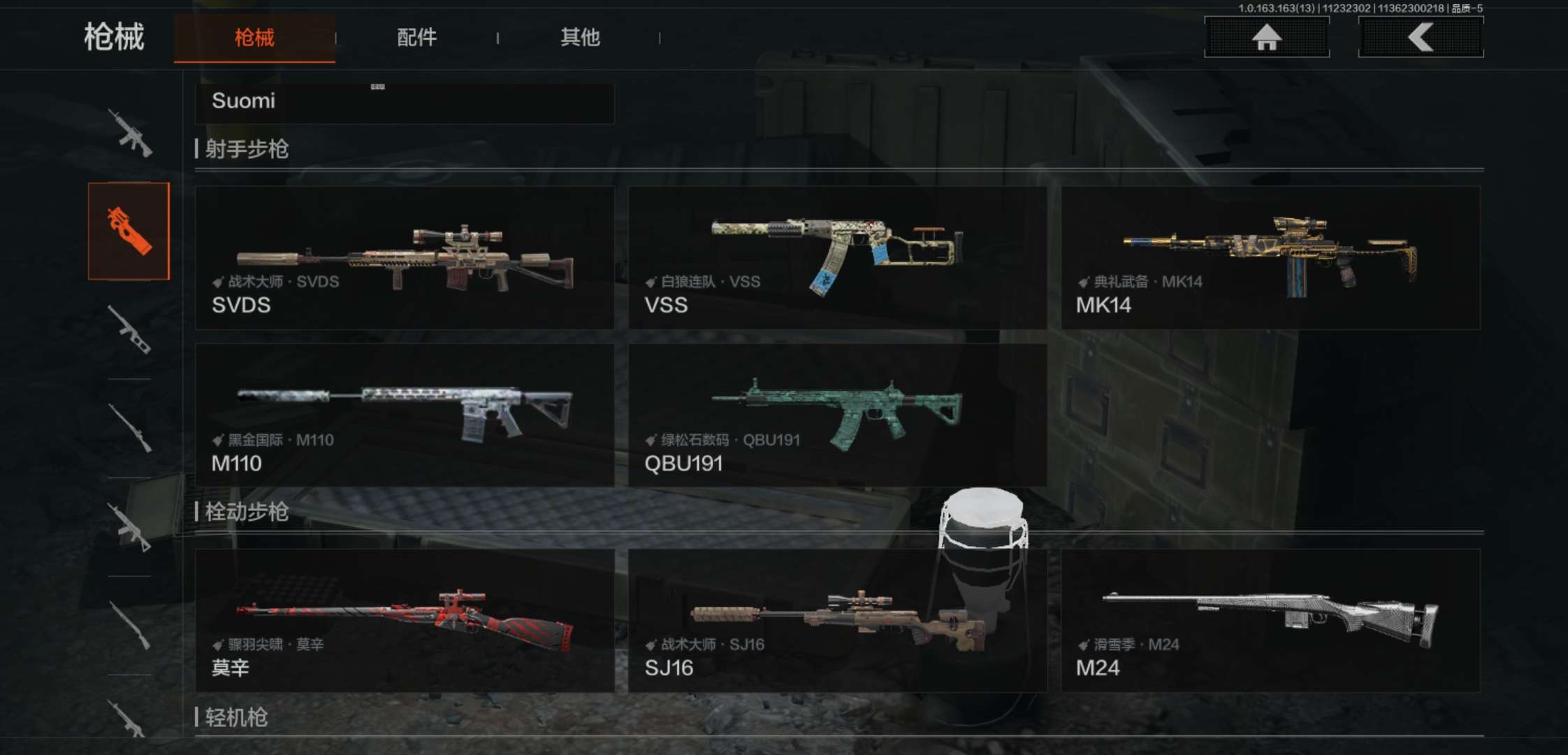Go to the home screen
This screenshot has height=755, width=1568.
pyautogui.click(x=1266, y=37)
